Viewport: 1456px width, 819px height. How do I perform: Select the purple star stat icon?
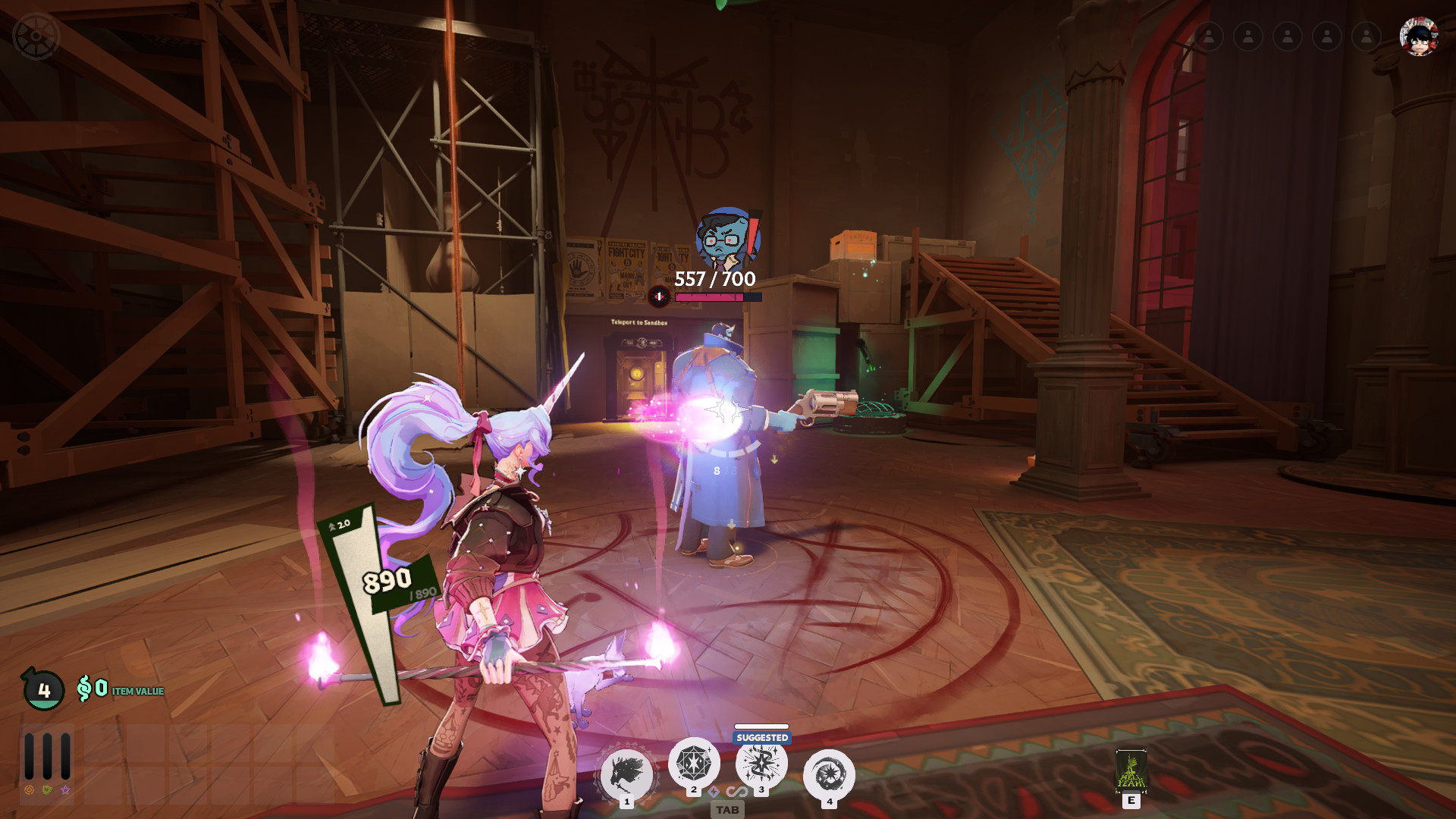pos(65,790)
